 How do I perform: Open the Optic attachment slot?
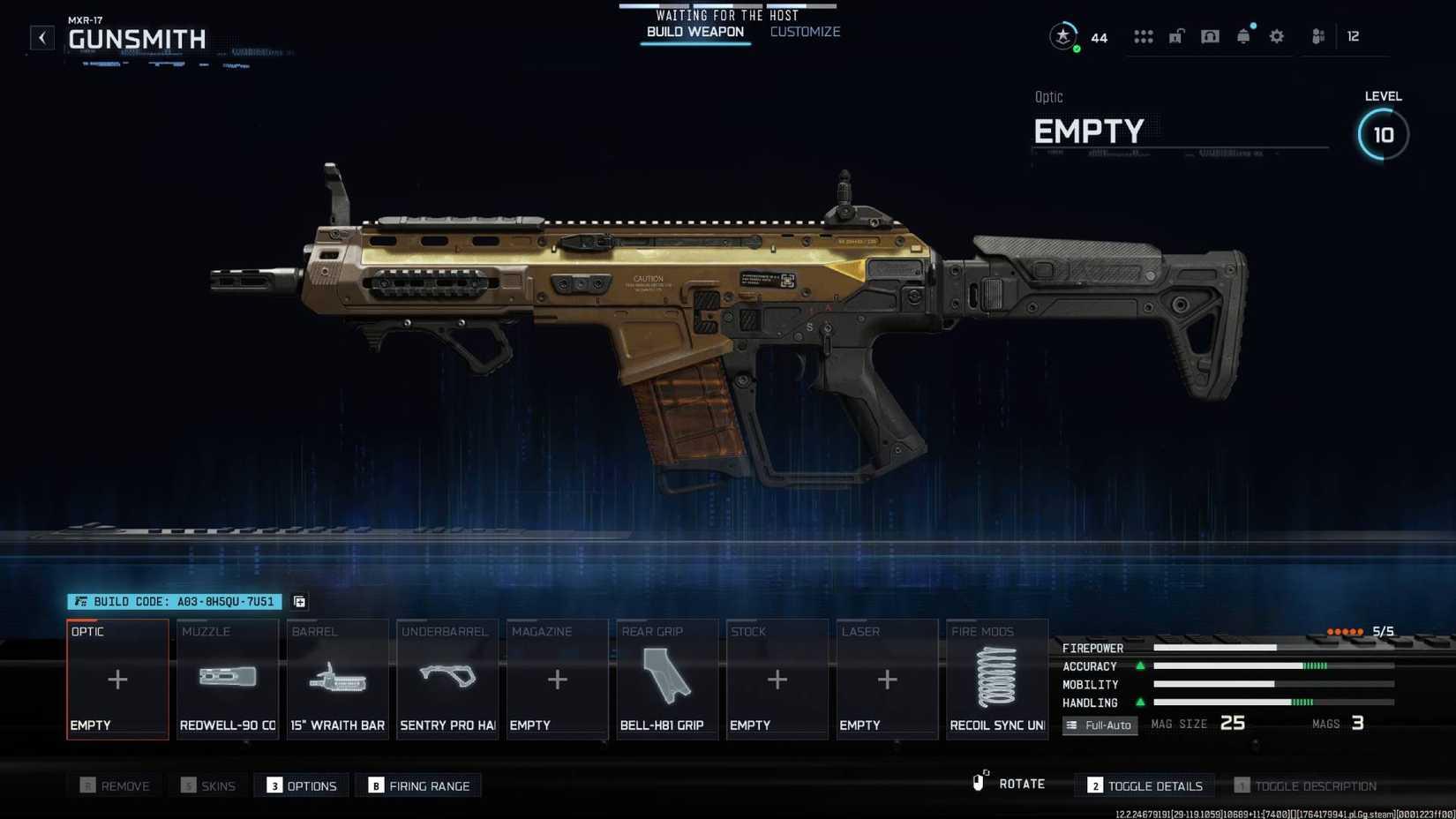117,678
